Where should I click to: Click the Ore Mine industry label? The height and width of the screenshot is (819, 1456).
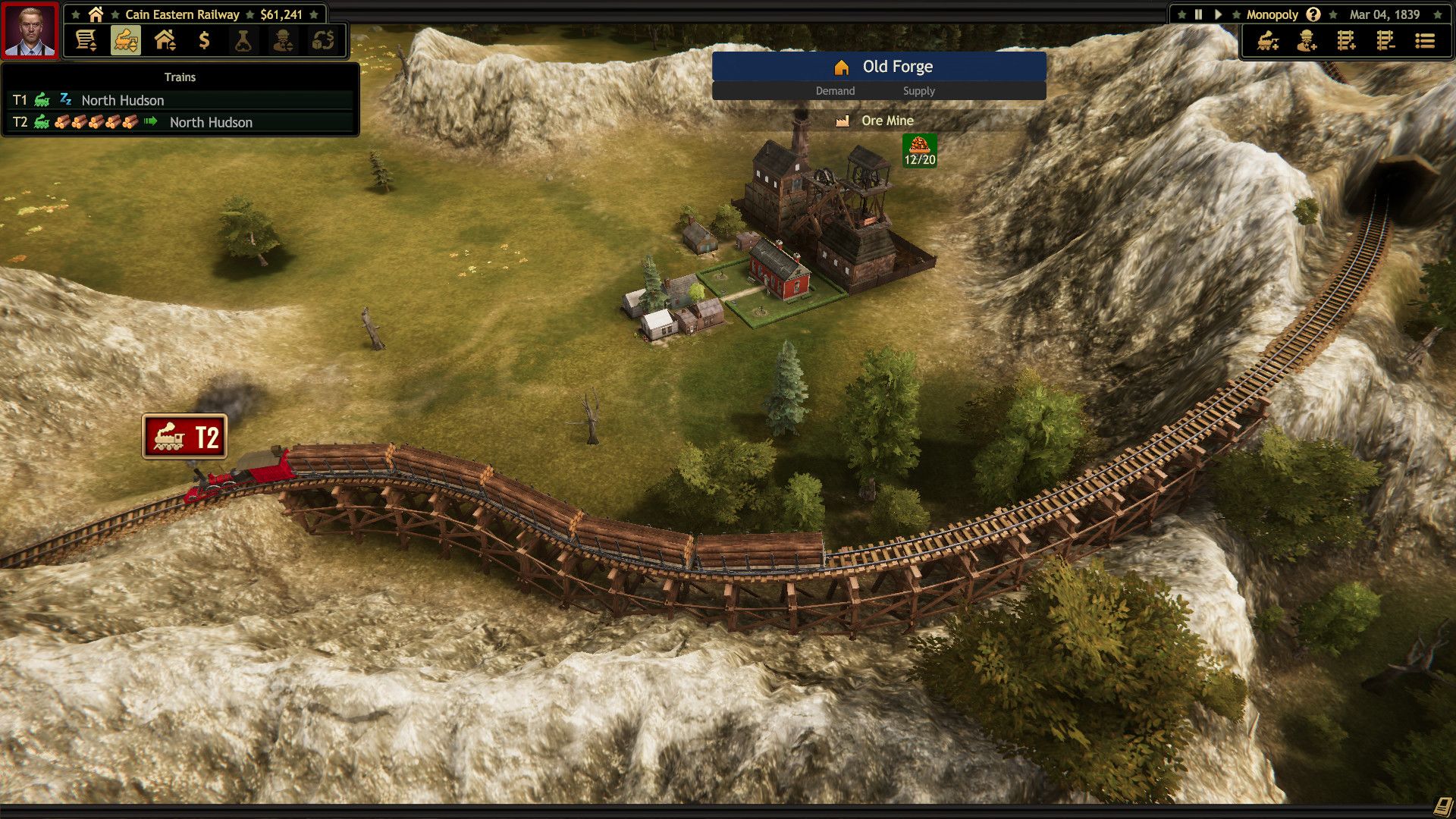[x=886, y=121]
